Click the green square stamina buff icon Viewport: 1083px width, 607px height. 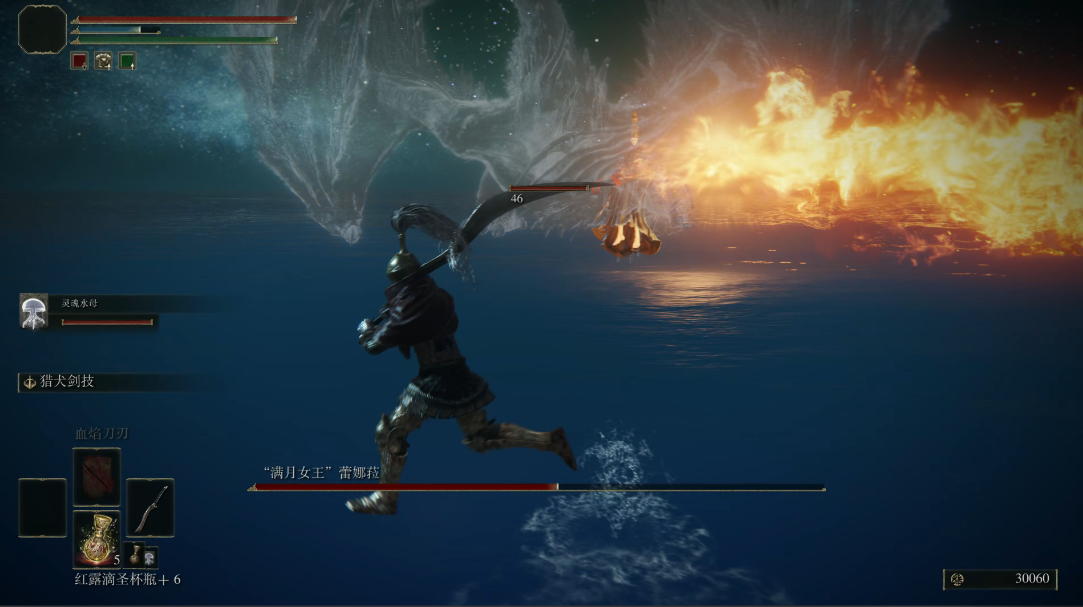127,61
